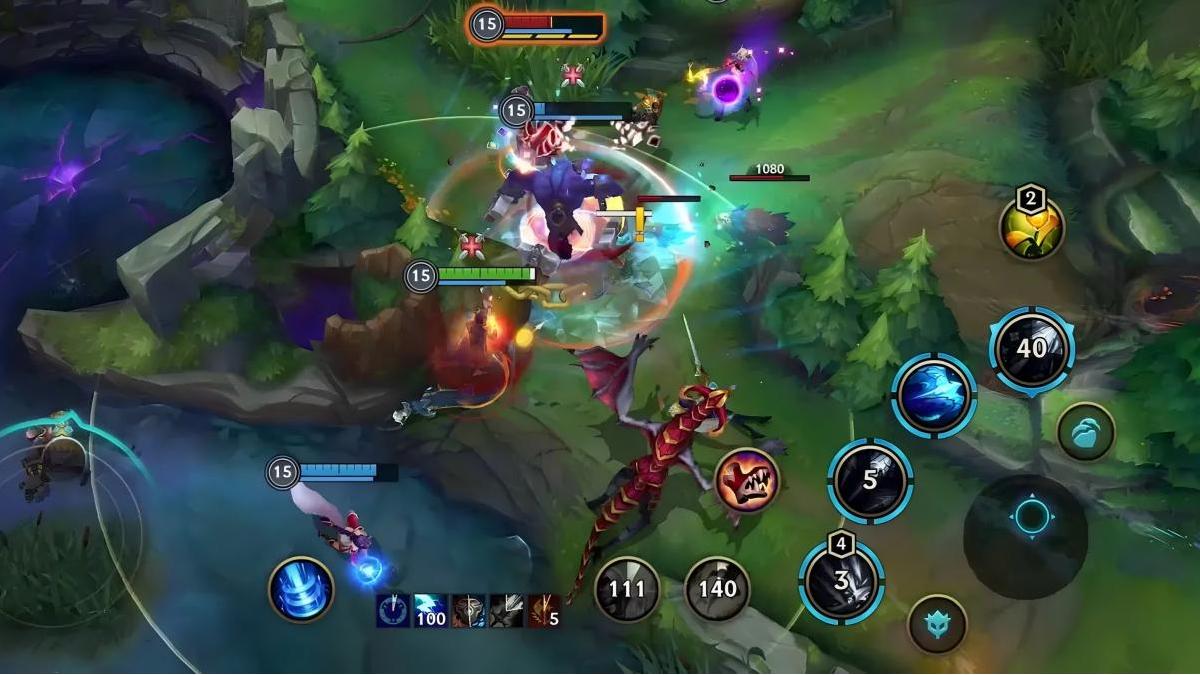Screen dimensions: 1200x675
Task: Select the summoner spell showing 140 cooldown
Action: (717, 589)
